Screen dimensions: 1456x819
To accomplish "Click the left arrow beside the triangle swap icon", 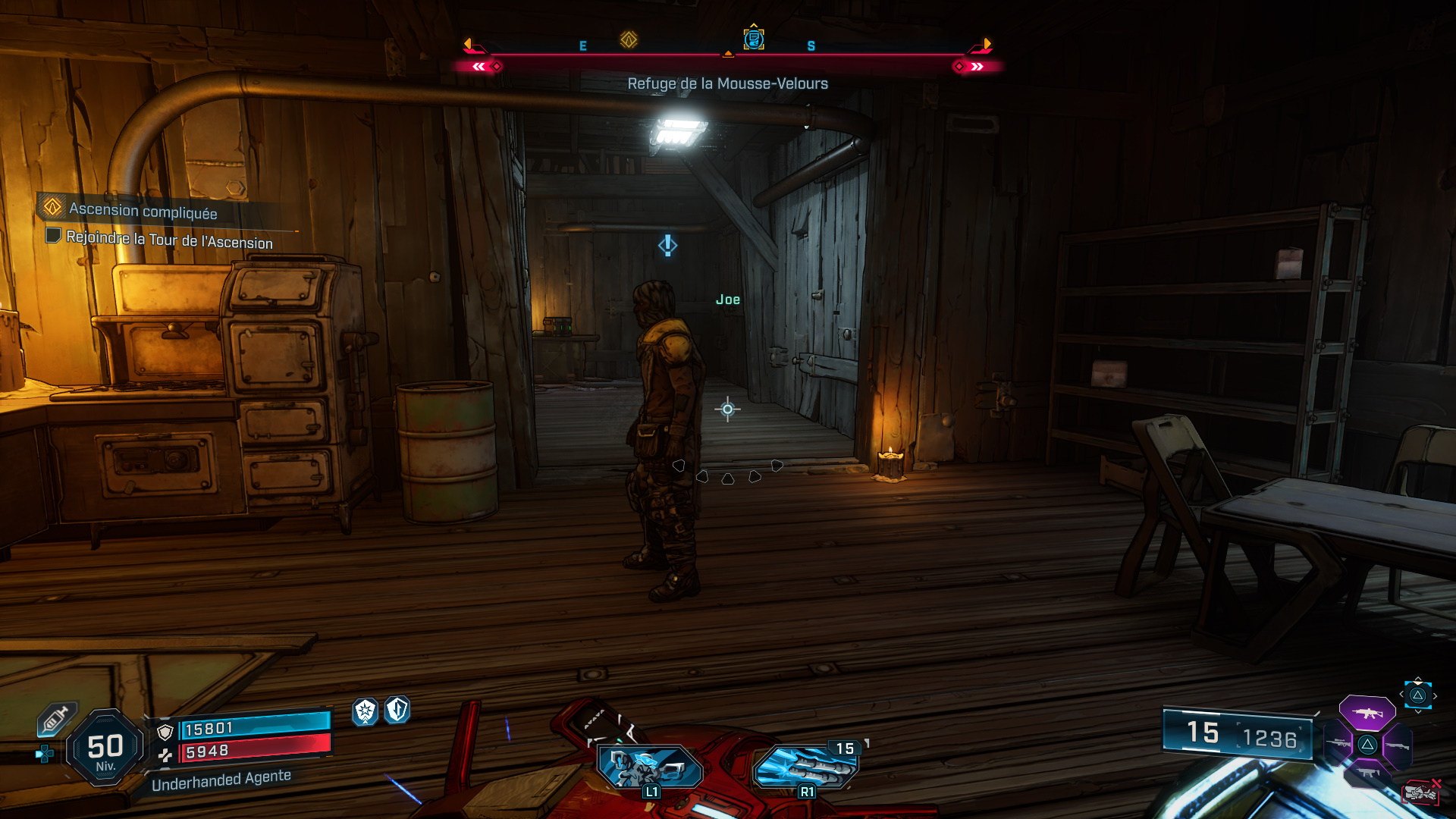I will pos(1401,695).
